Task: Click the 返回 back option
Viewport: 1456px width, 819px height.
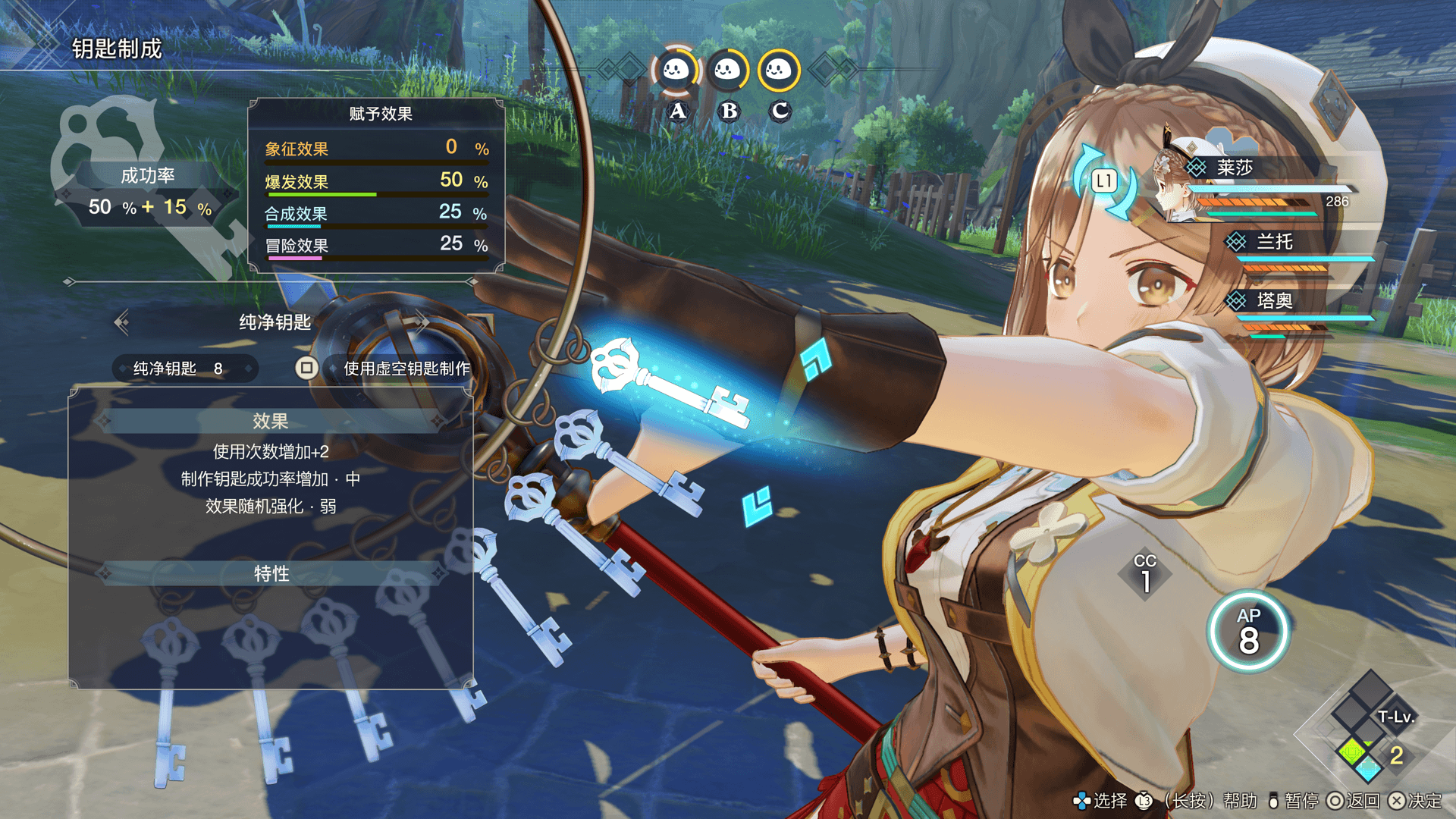Action: click(1354, 801)
